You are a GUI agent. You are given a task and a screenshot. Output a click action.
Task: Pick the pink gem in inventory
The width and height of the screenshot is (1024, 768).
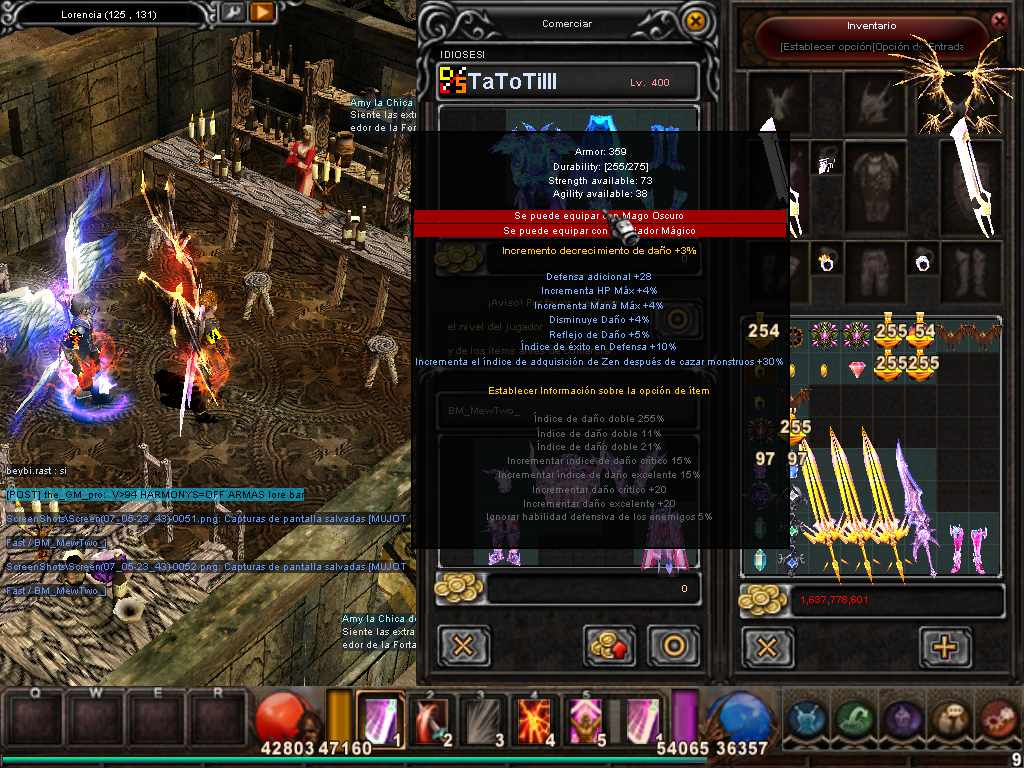(857, 370)
